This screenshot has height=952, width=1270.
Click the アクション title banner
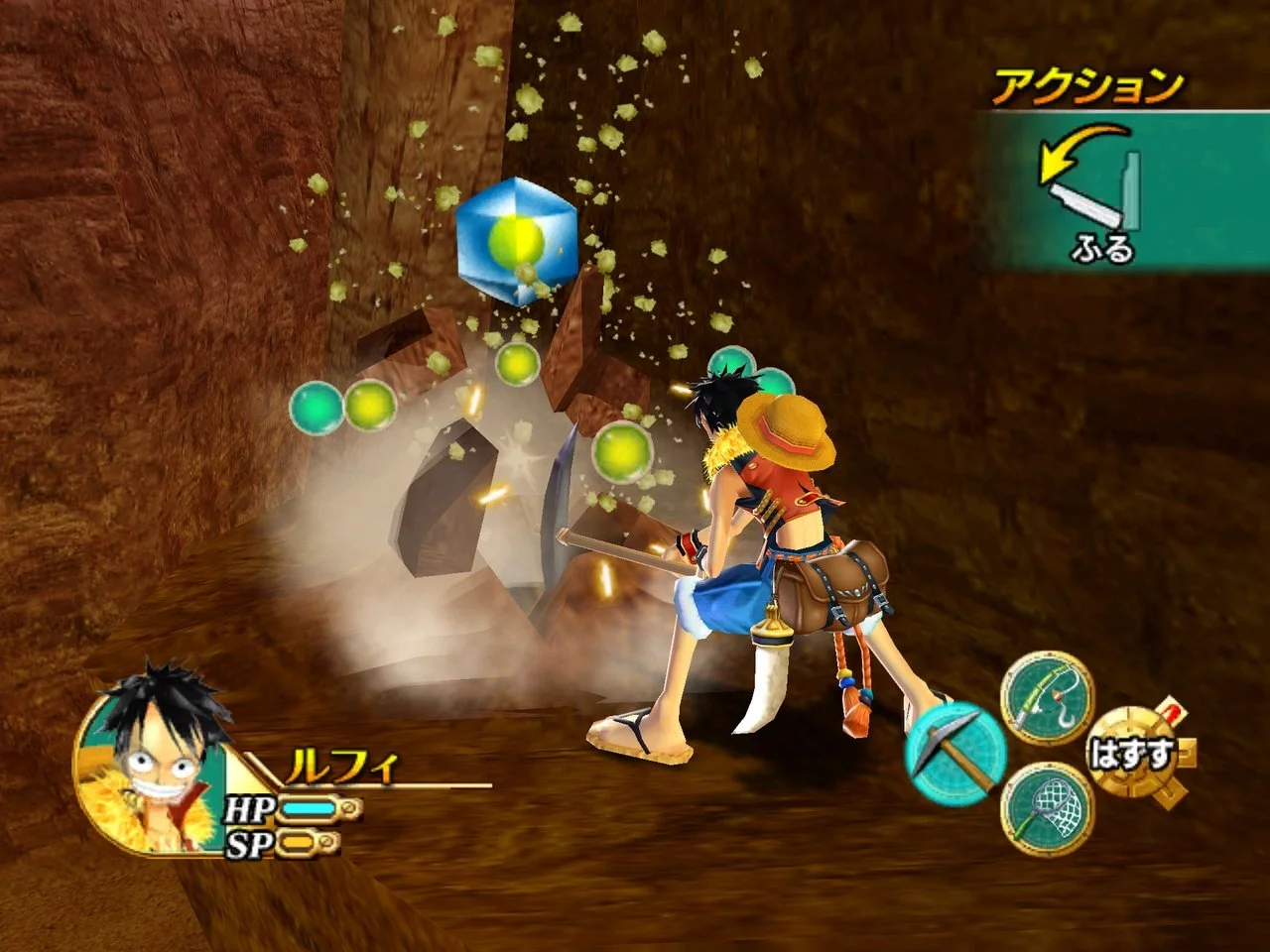tap(1086, 84)
